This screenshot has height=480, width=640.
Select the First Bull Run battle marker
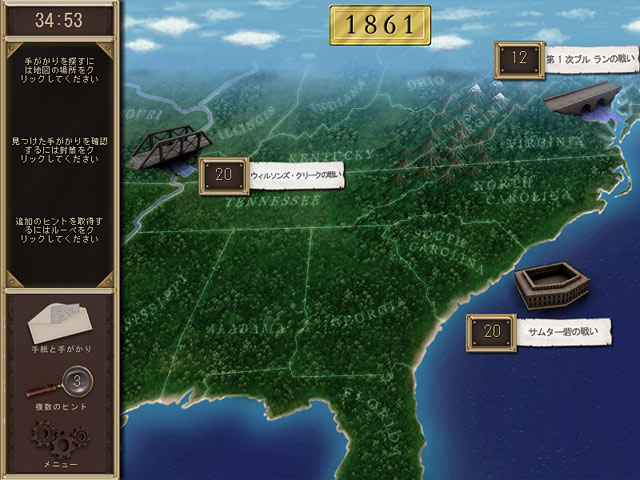[x=518, y=59]
